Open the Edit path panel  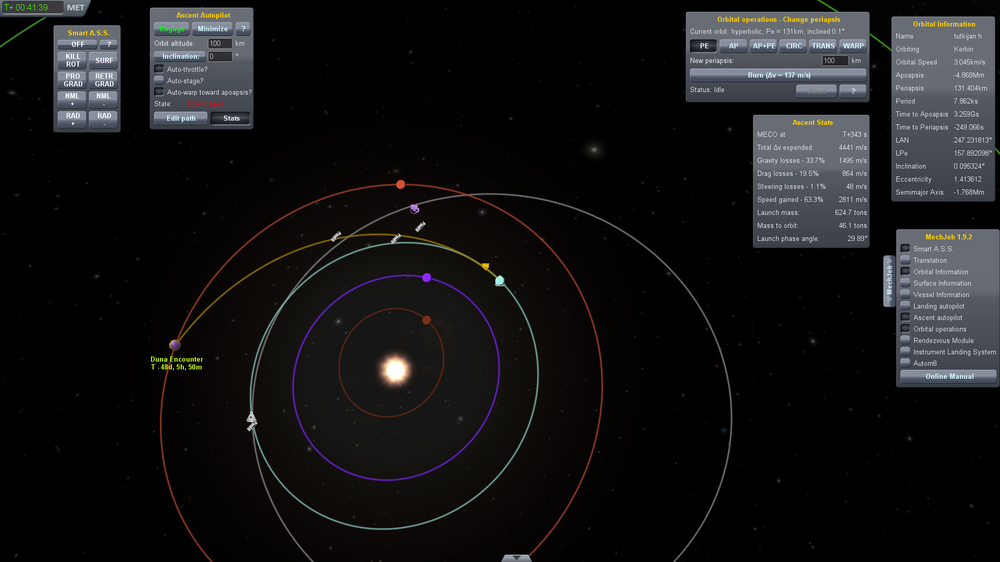pyautogui.click(x=180, y=118)
